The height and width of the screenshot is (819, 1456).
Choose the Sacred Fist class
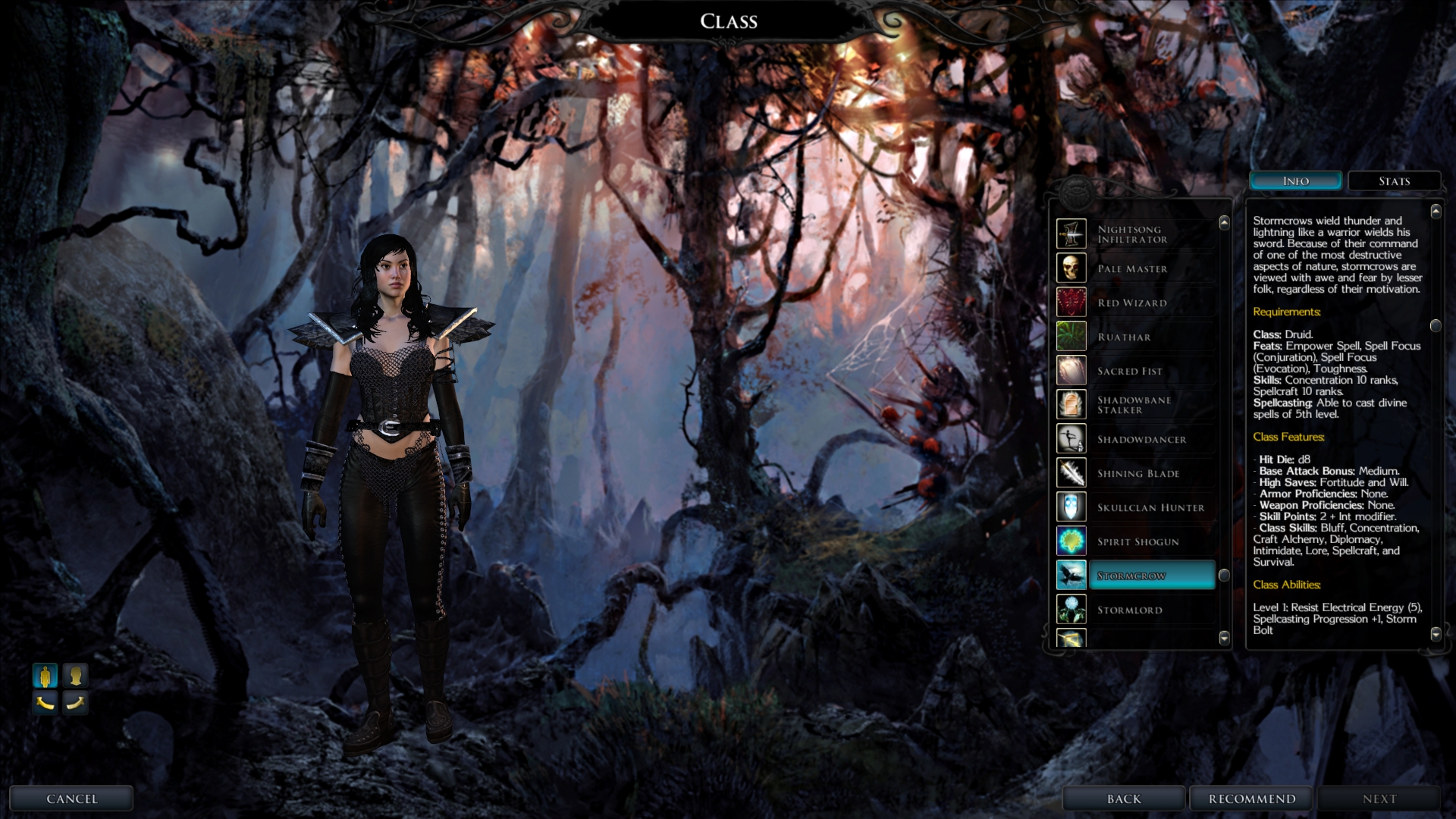tap(1130, 371)
